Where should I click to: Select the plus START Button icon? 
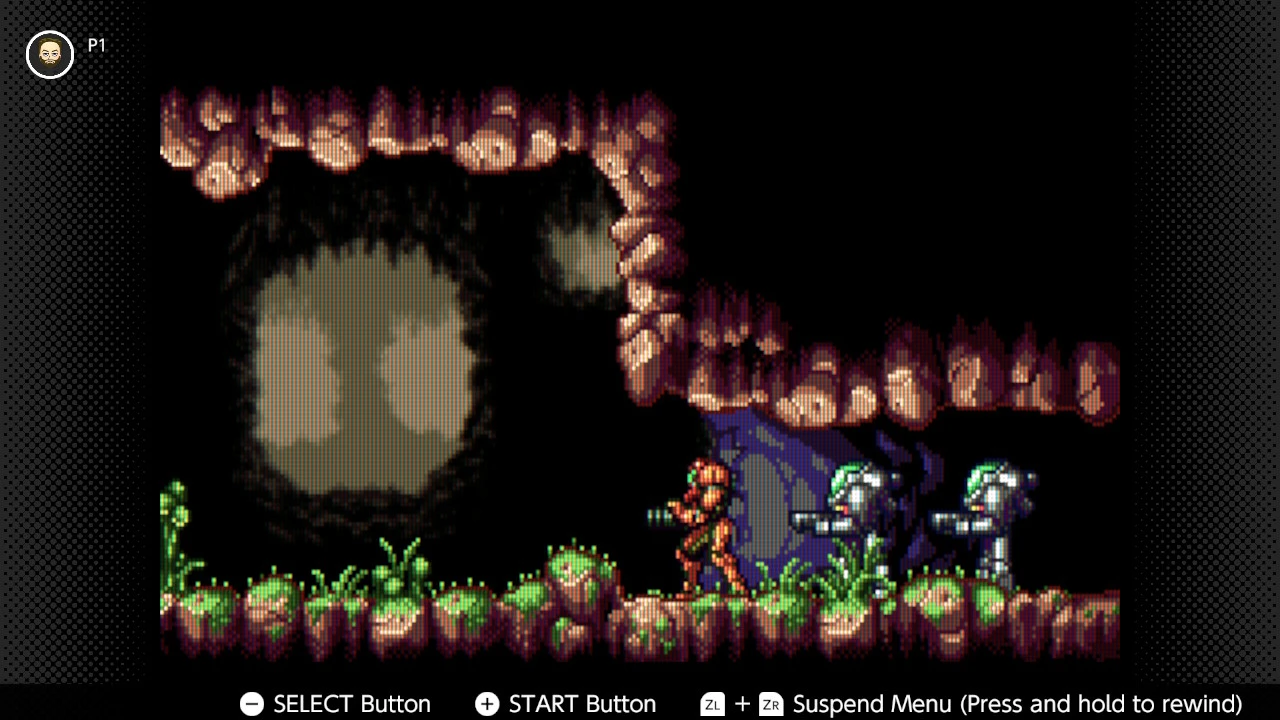point(487,704)
